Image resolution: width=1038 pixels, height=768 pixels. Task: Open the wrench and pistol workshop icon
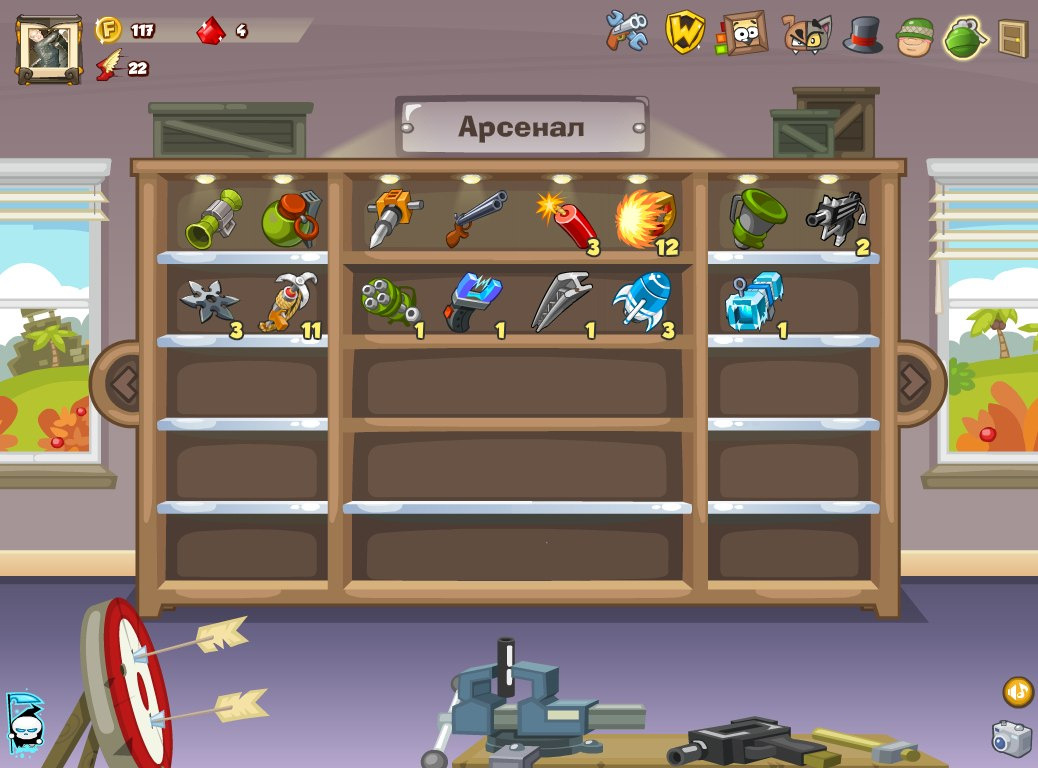(627, 32)
